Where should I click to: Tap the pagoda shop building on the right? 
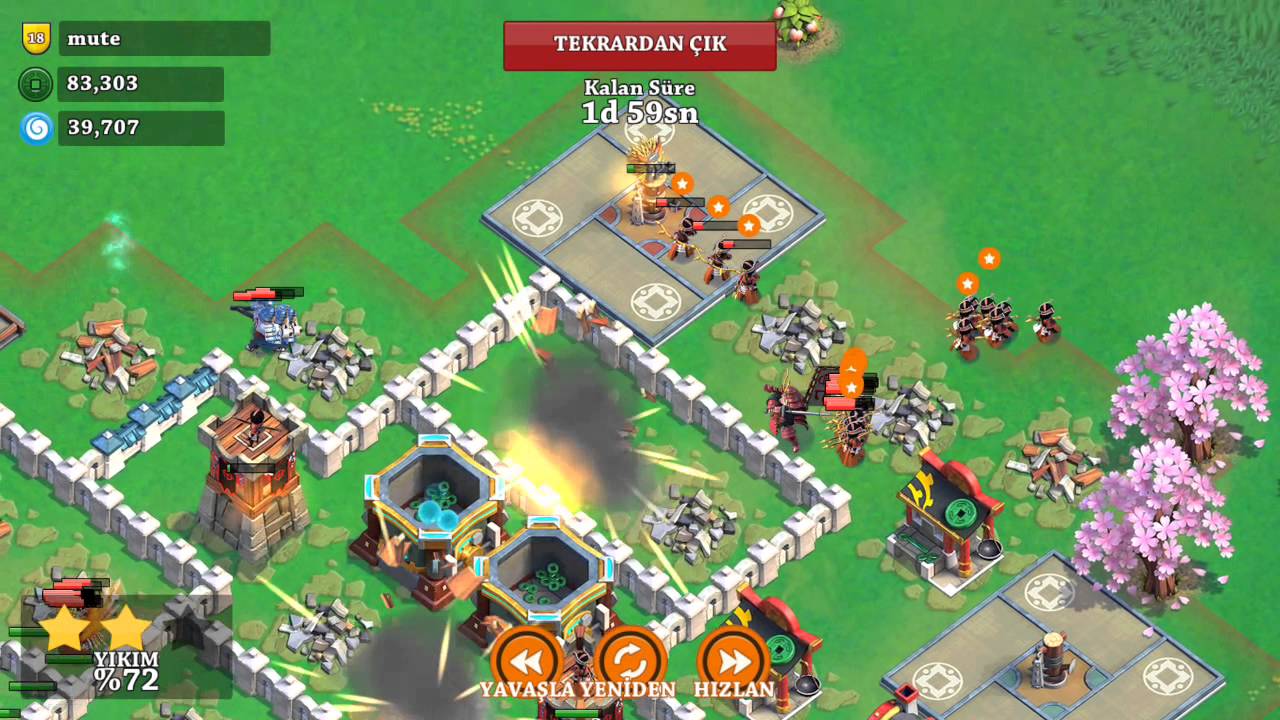pos(945,510)
